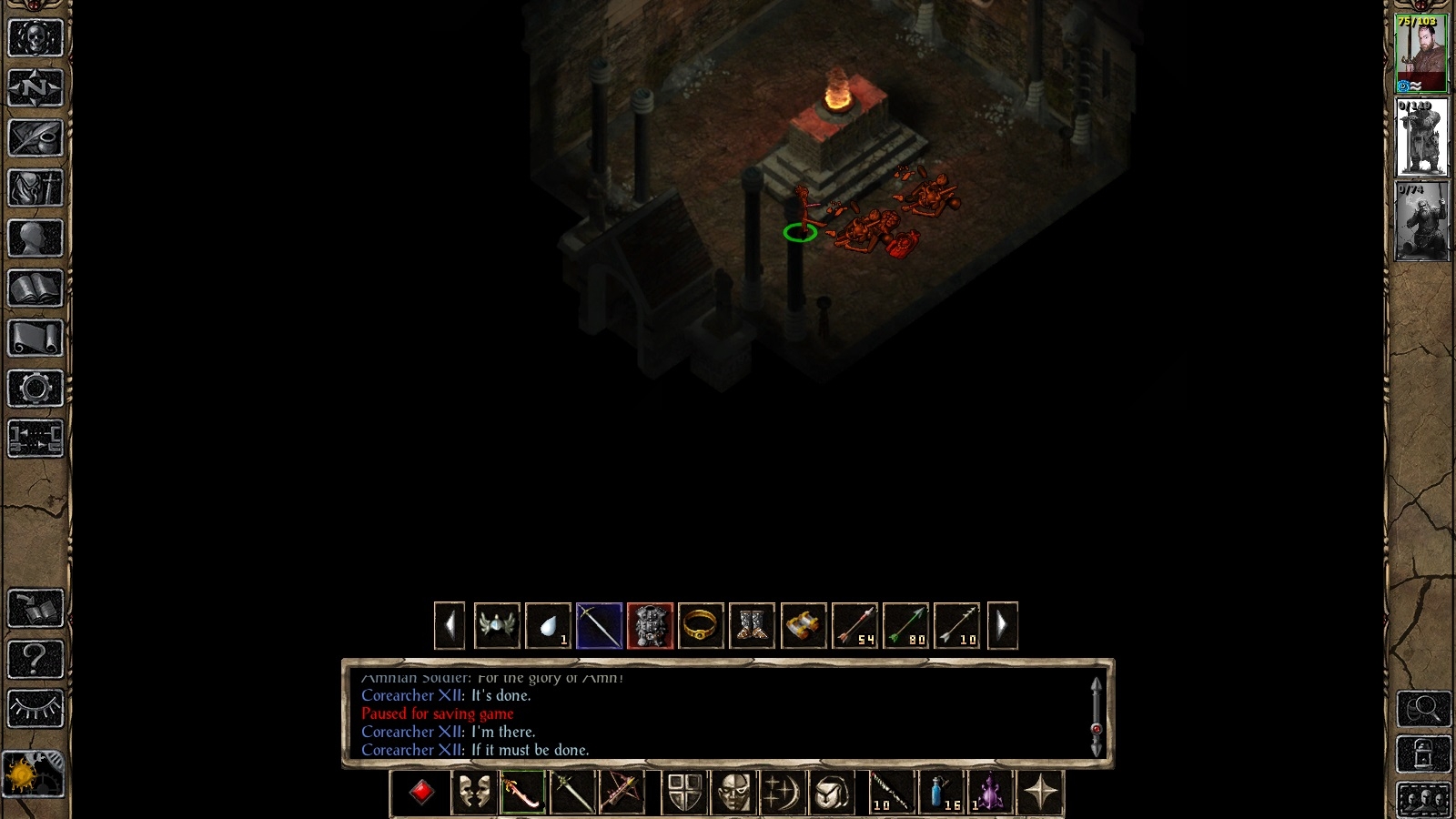This screenshot has width=1456, height=819.
Task: Click the left arrow to scroll items
Action: [x=449, y=624]
